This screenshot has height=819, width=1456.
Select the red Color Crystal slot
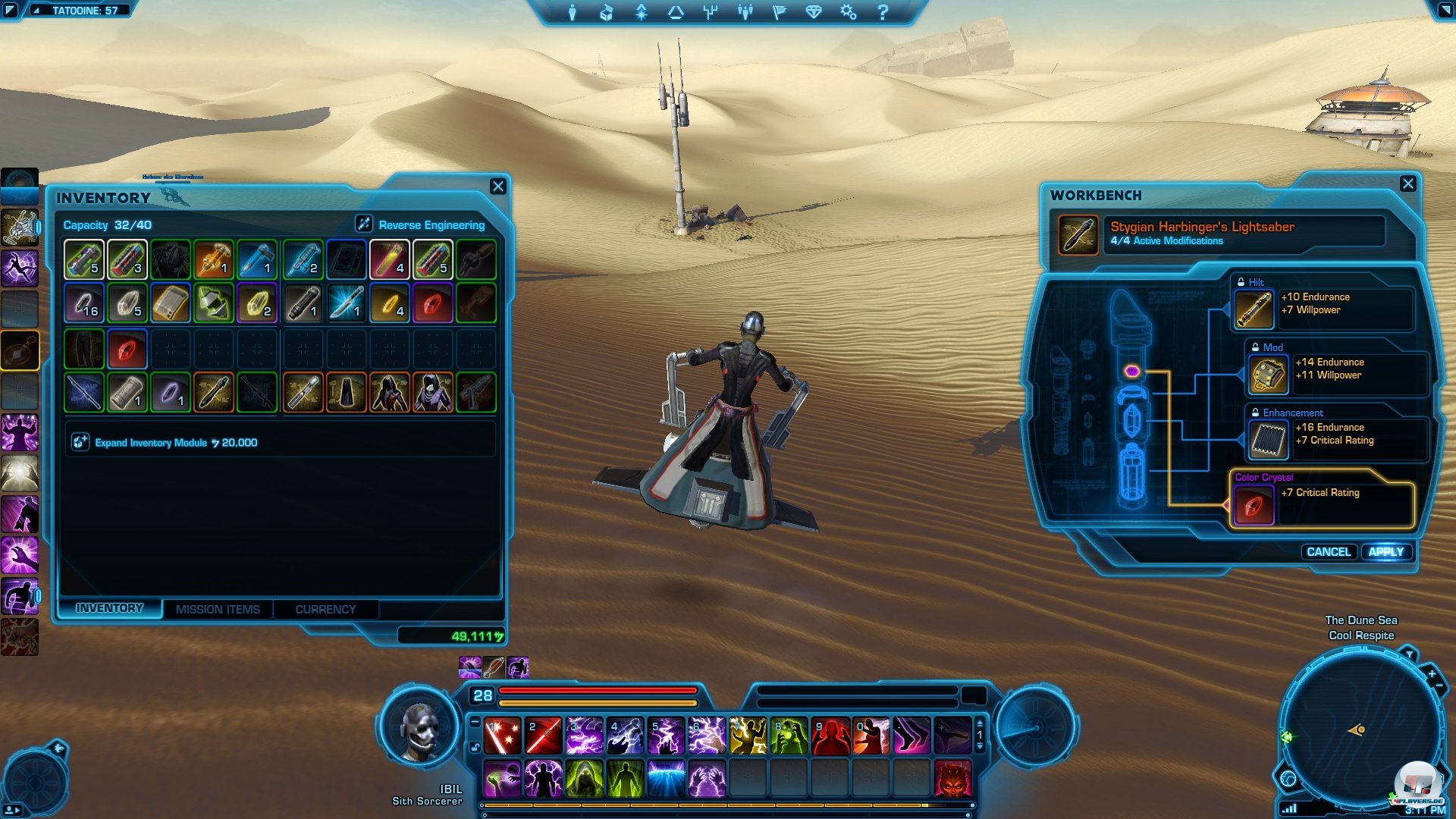[x=1254, y=505]
